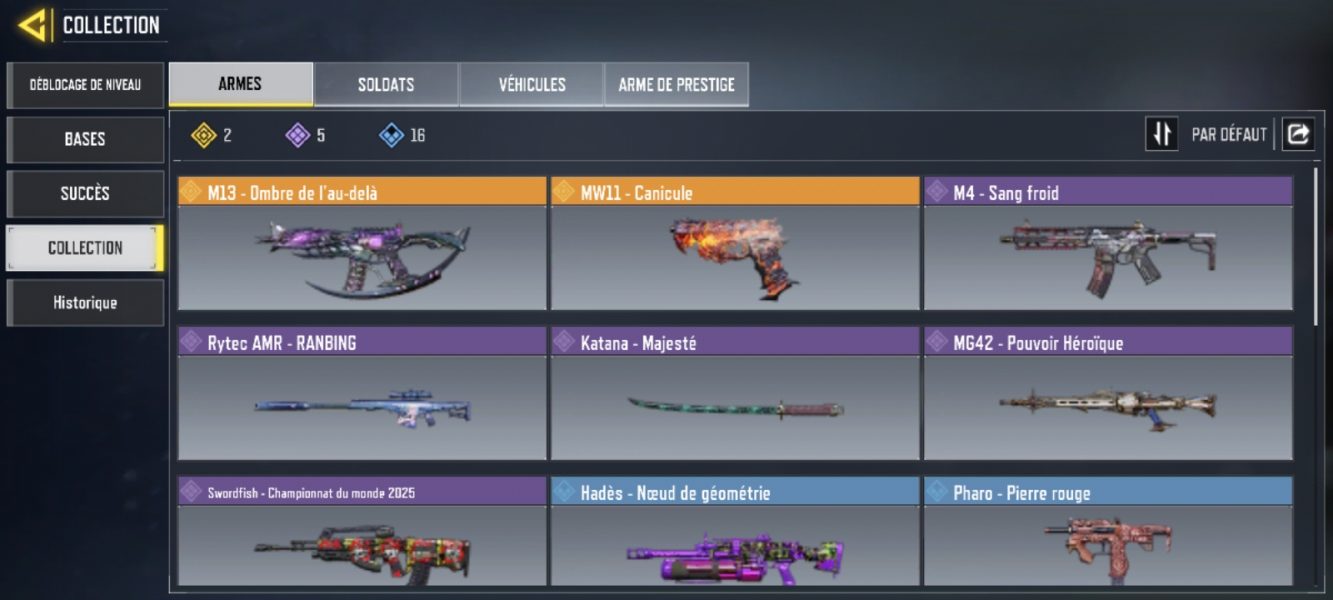
Task: Select the Armes tab
Action: (x=240, y=85)
